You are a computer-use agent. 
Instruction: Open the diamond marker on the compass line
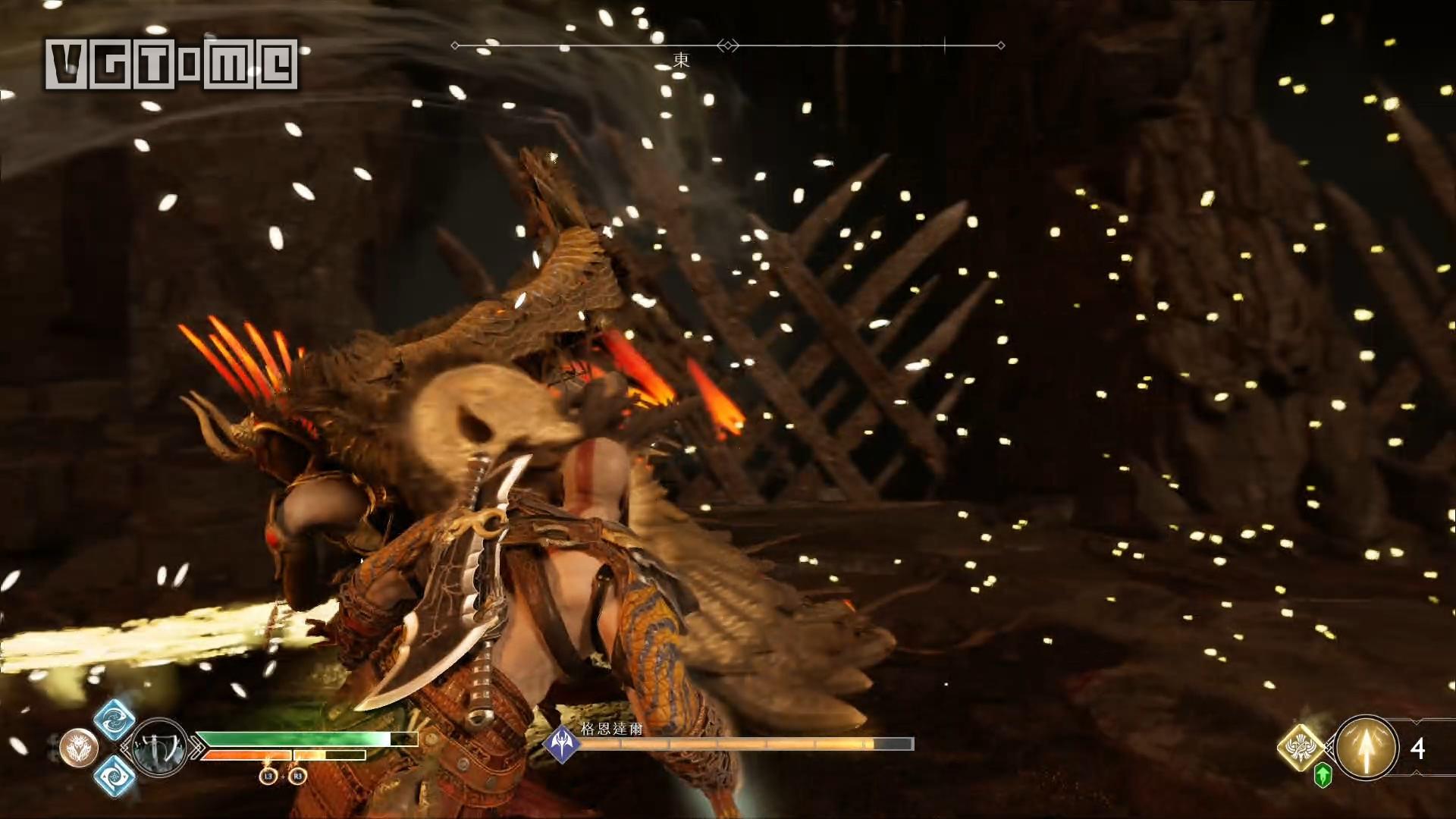pos(728,45)
